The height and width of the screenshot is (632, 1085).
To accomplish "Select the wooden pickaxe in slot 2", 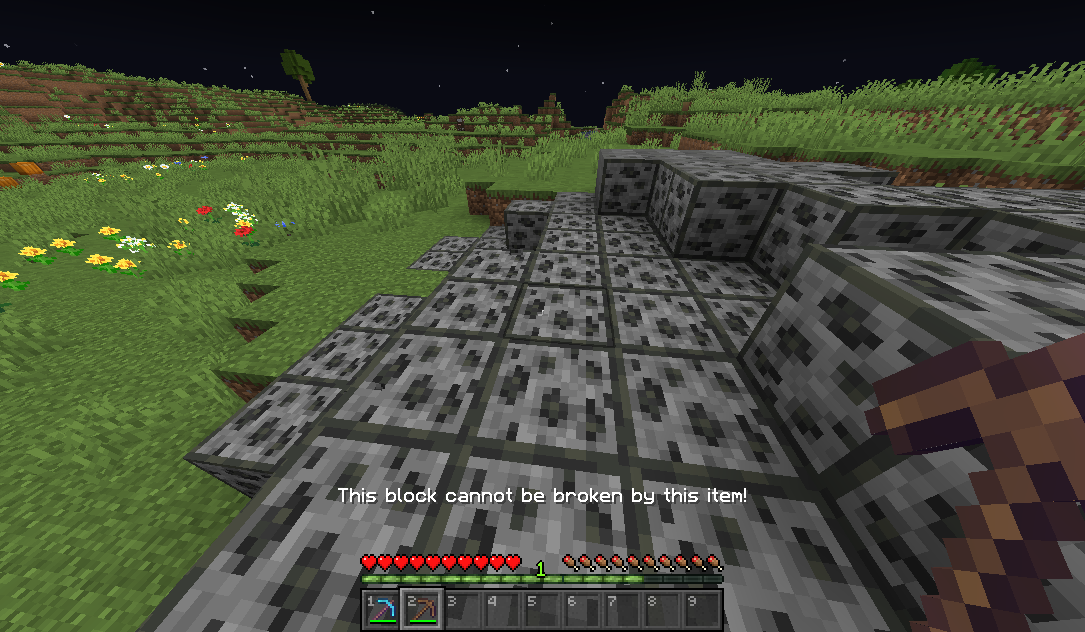I will point(422,608).
